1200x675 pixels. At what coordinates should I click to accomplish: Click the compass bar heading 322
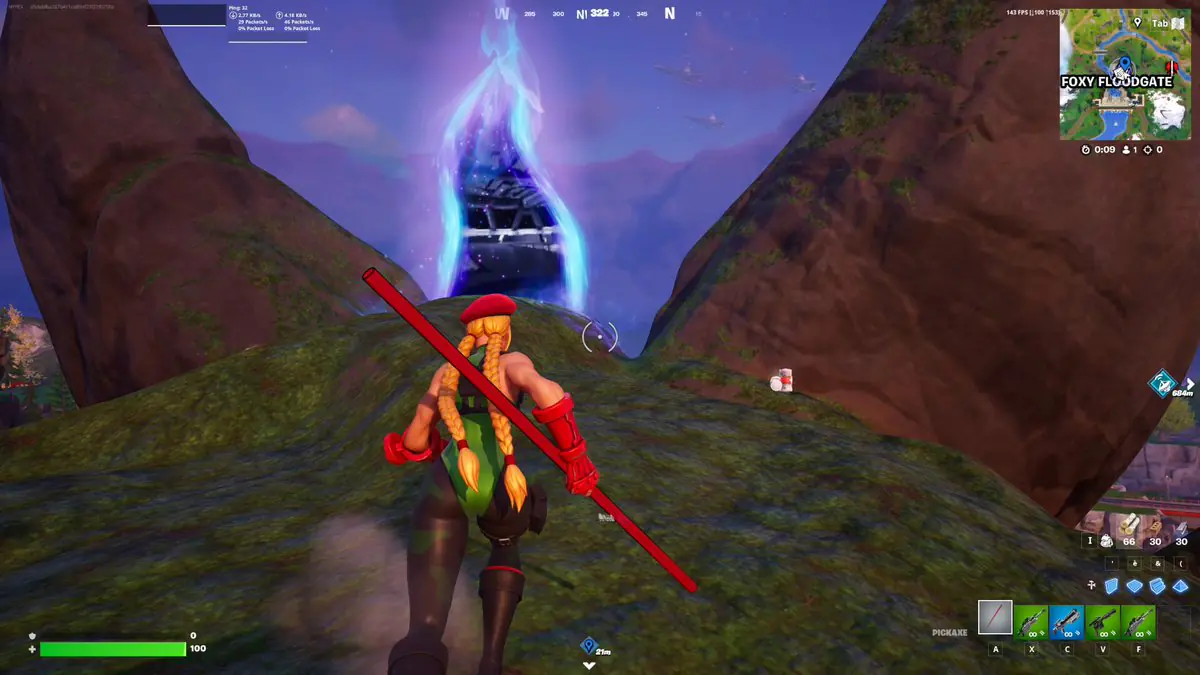599,13
